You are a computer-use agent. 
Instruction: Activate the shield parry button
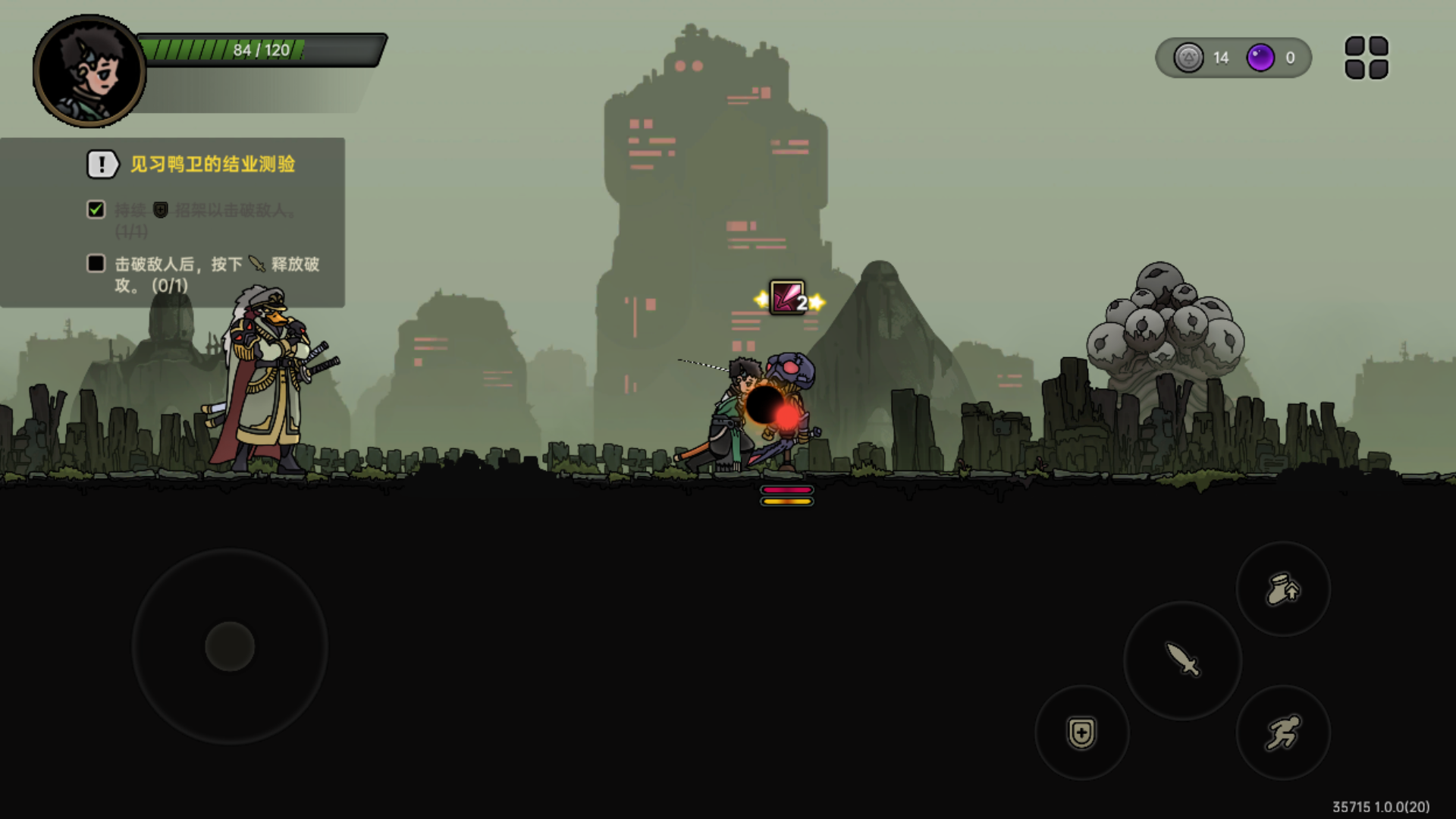point(1081,733)
